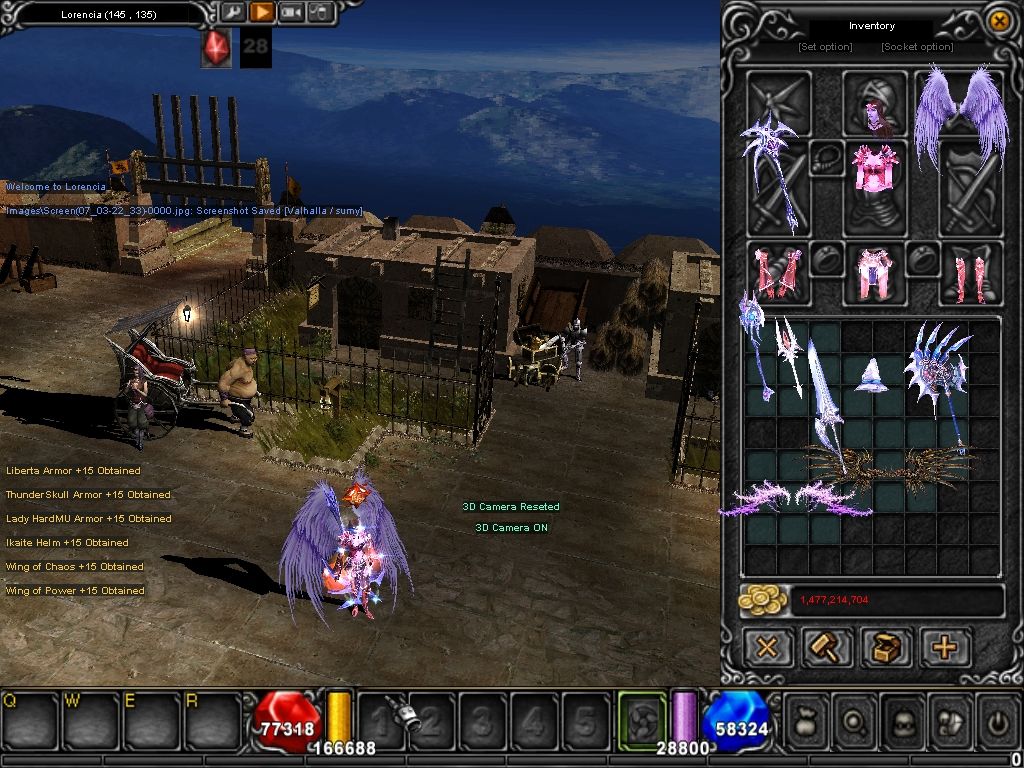Click the orange play button at top
The width and height of the screenshot is (1024, 768).
tap(261, 12)
